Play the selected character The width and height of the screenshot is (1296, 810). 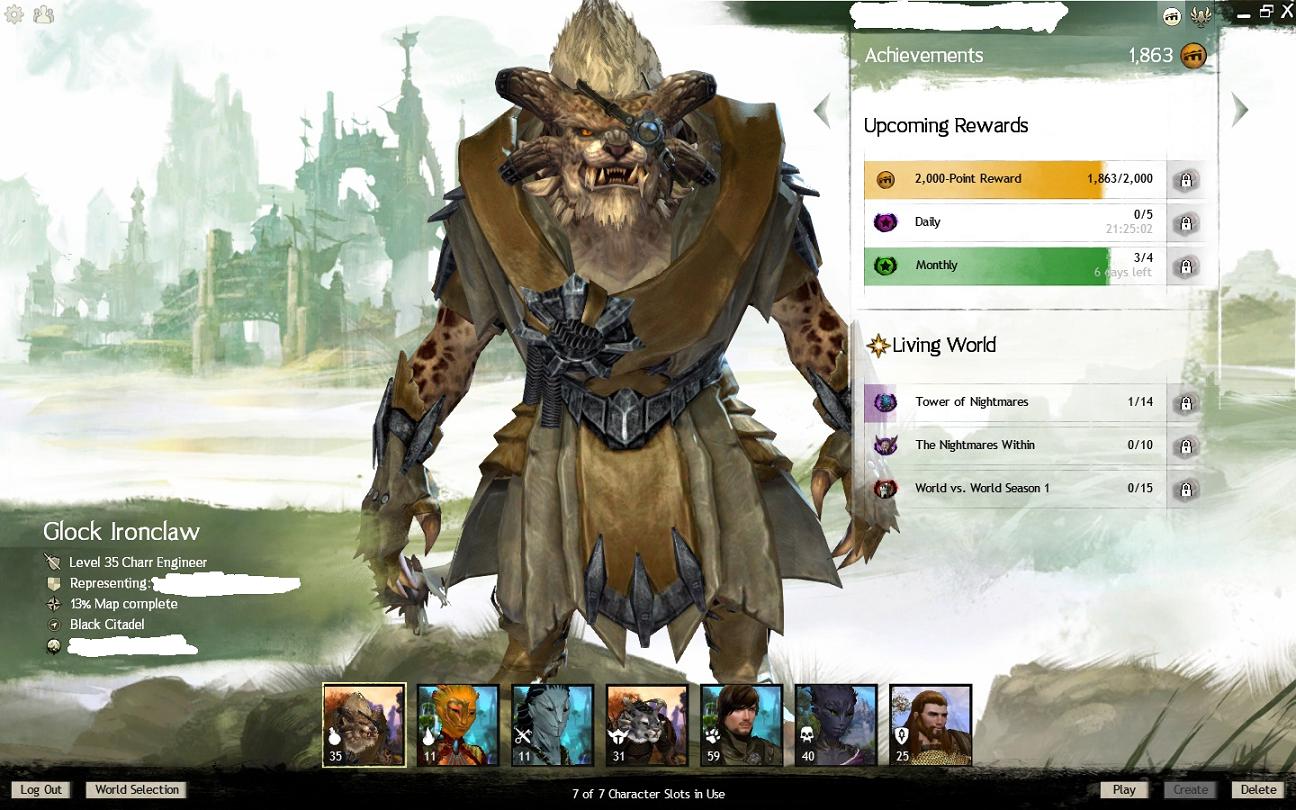tap(1124, 790)
